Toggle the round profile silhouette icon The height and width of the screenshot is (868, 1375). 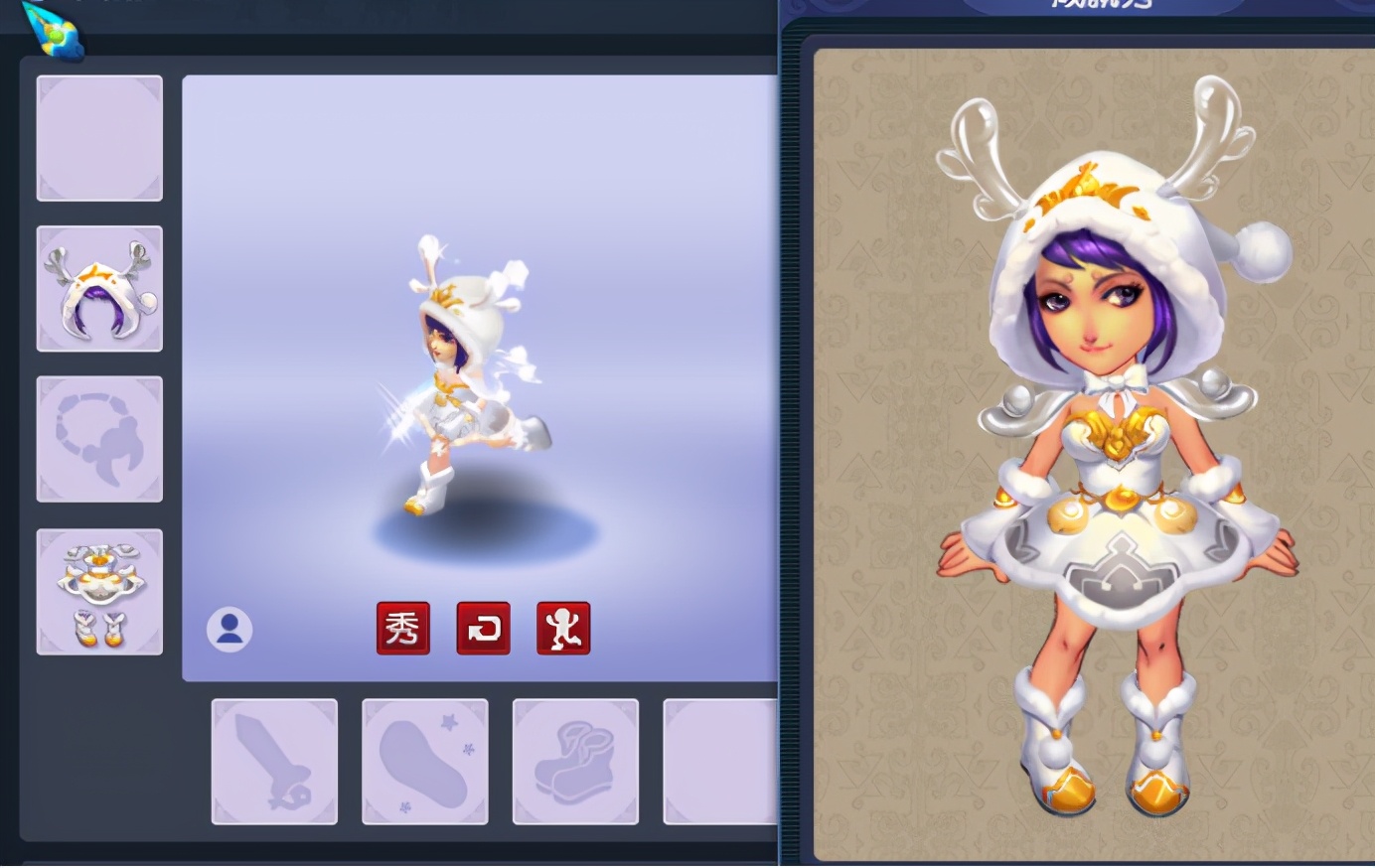pos(229,630)
